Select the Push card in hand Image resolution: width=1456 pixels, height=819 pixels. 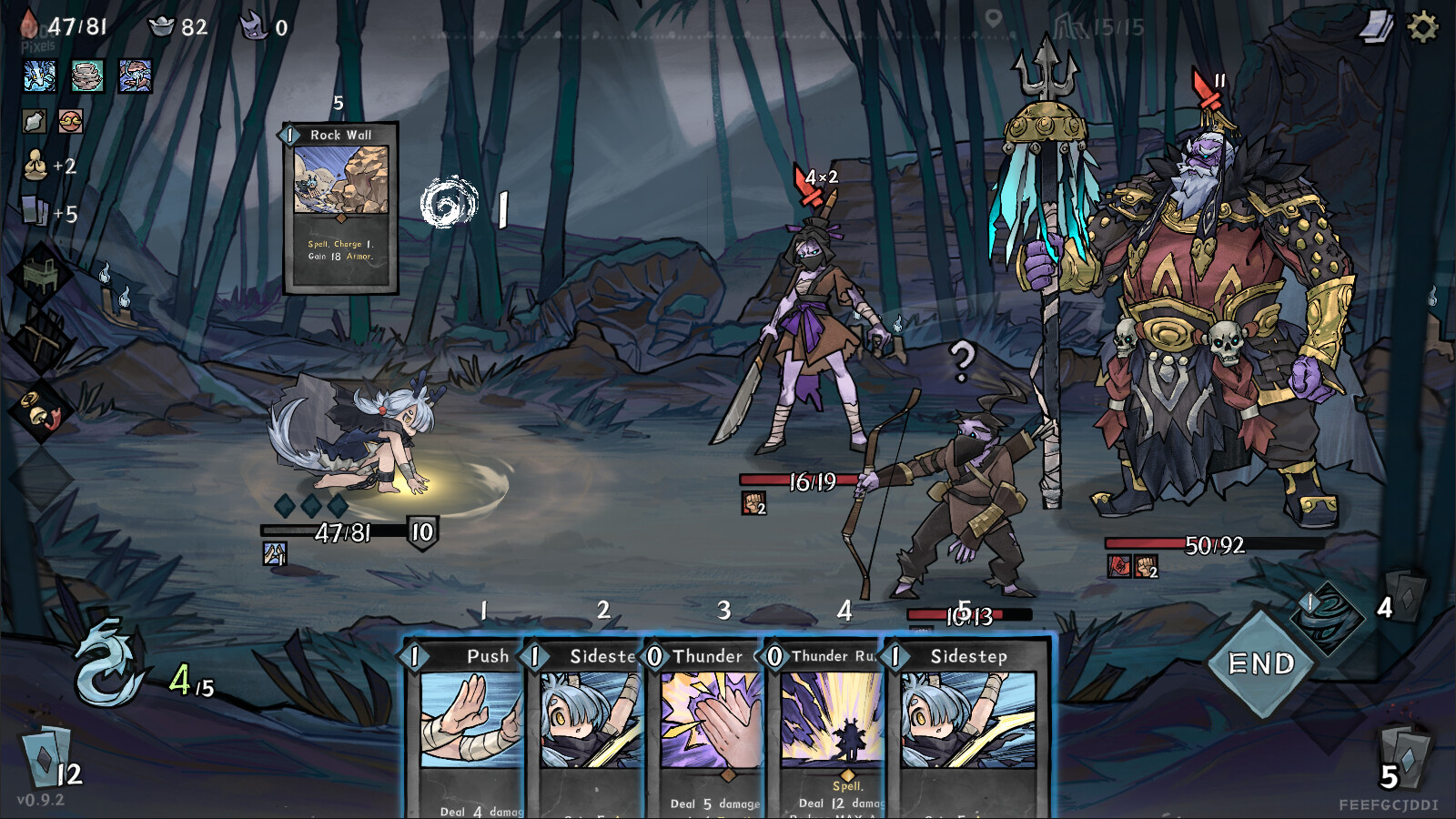tap(464, 728)
